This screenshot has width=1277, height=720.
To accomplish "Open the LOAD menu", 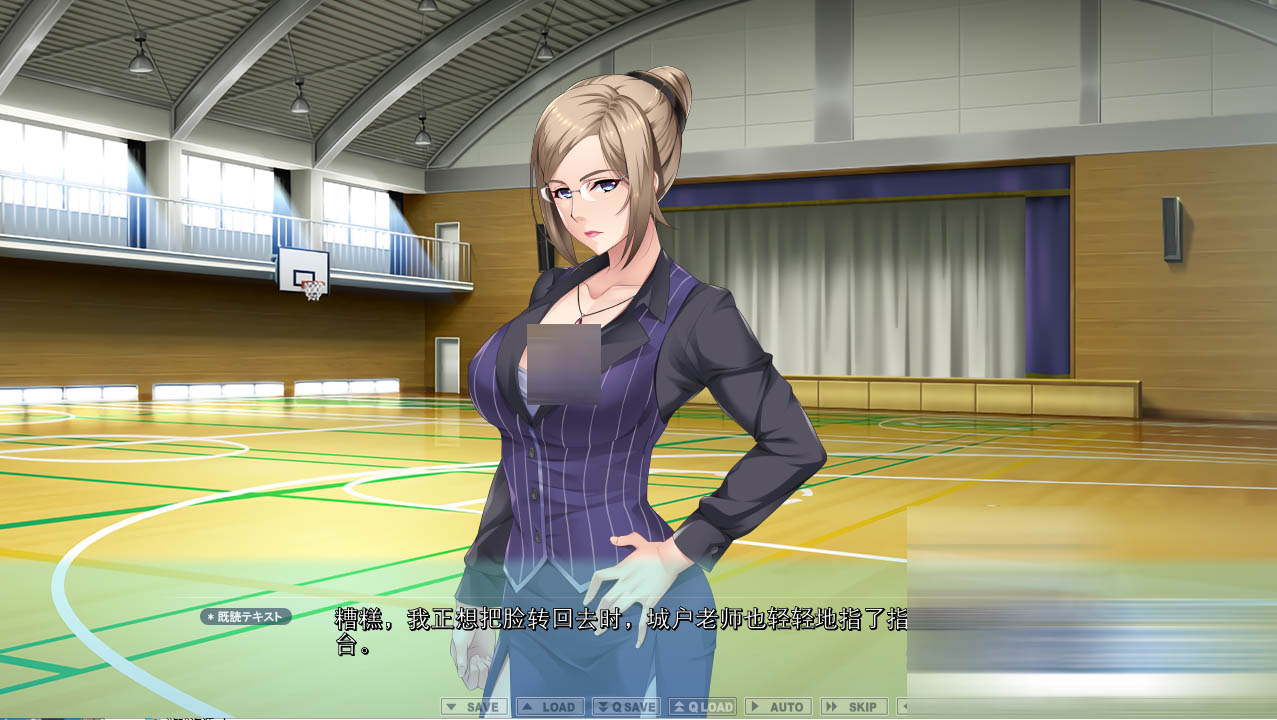I will tap(550, 707).
